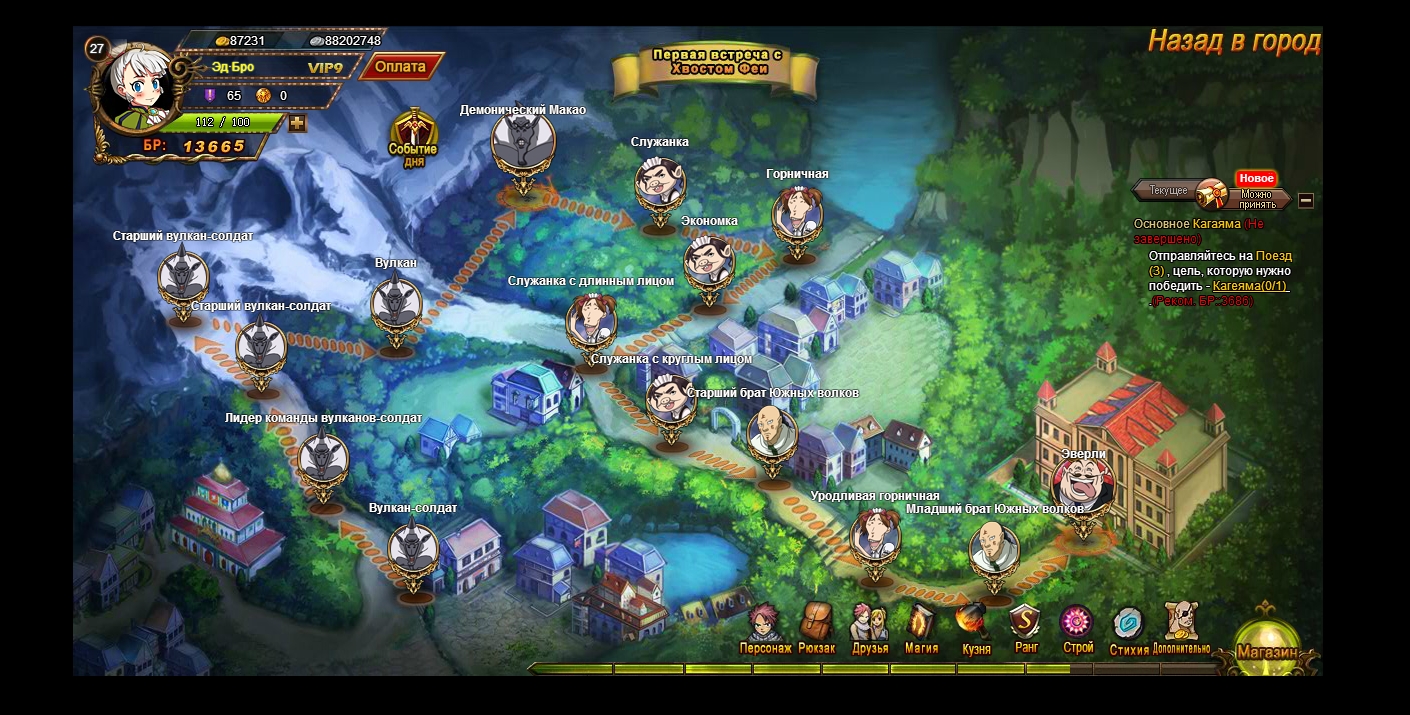Open the Дополнительно extras menu

coord(1181,629)
